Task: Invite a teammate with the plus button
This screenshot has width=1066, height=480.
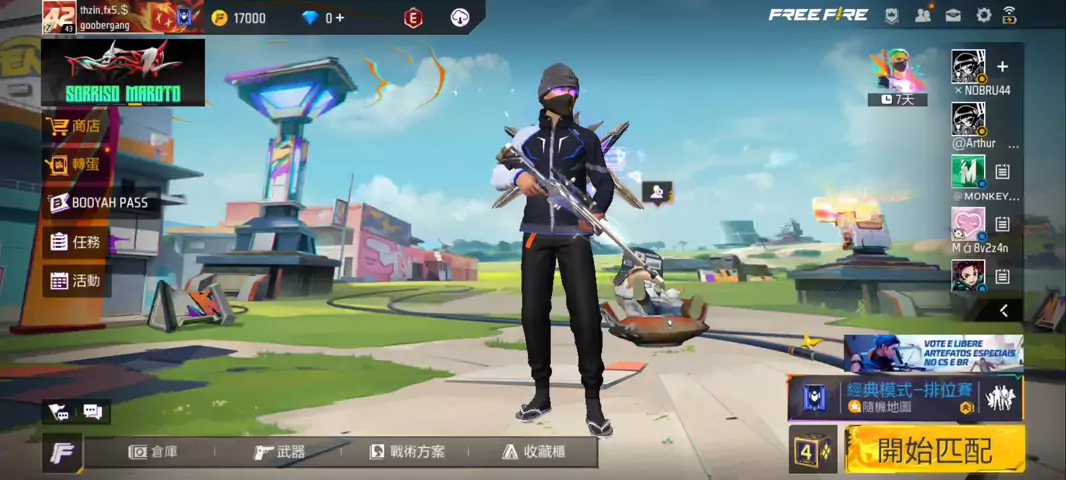Action: pos(1002,67)
